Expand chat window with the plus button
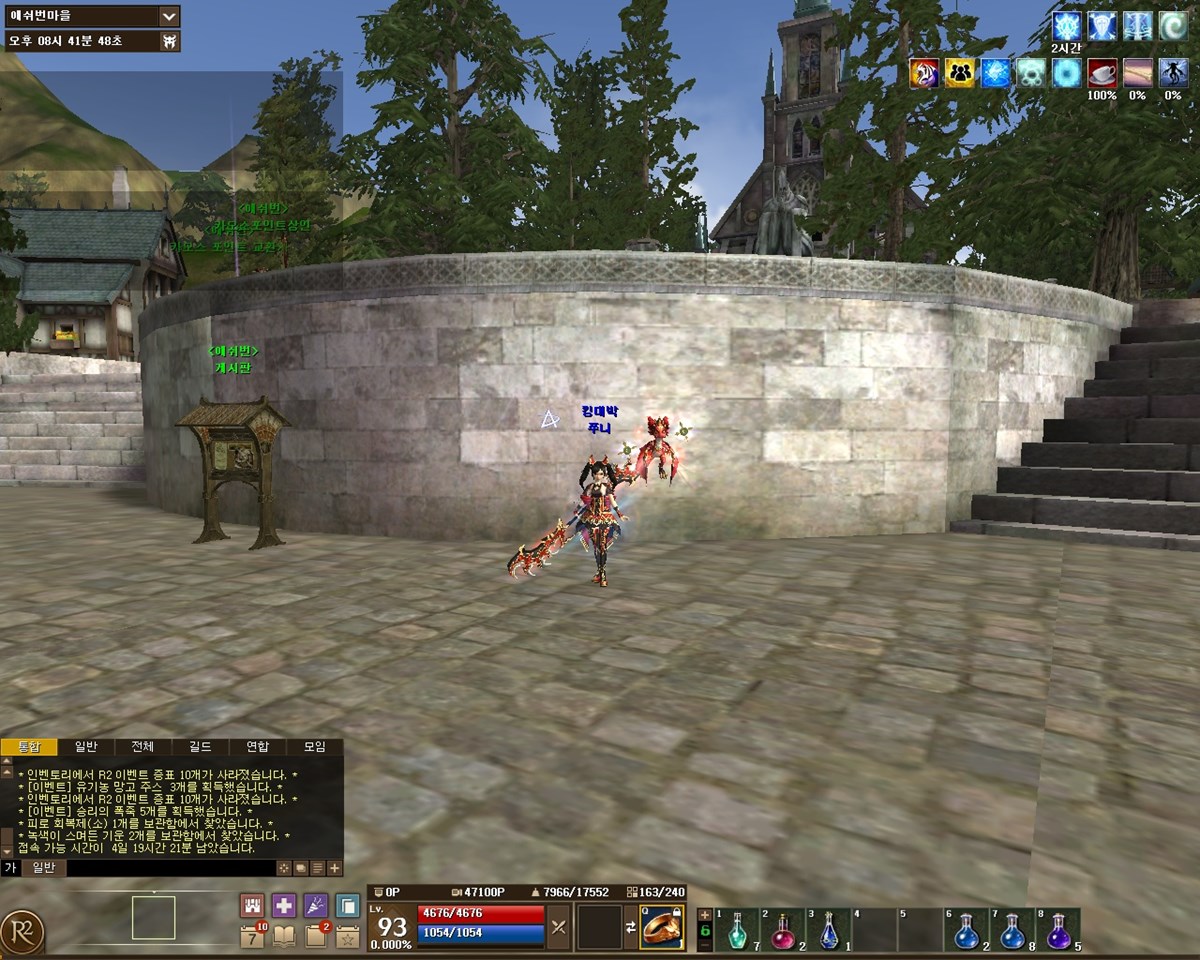This screenshot has width=1200, height=960. tap(334, 868)
